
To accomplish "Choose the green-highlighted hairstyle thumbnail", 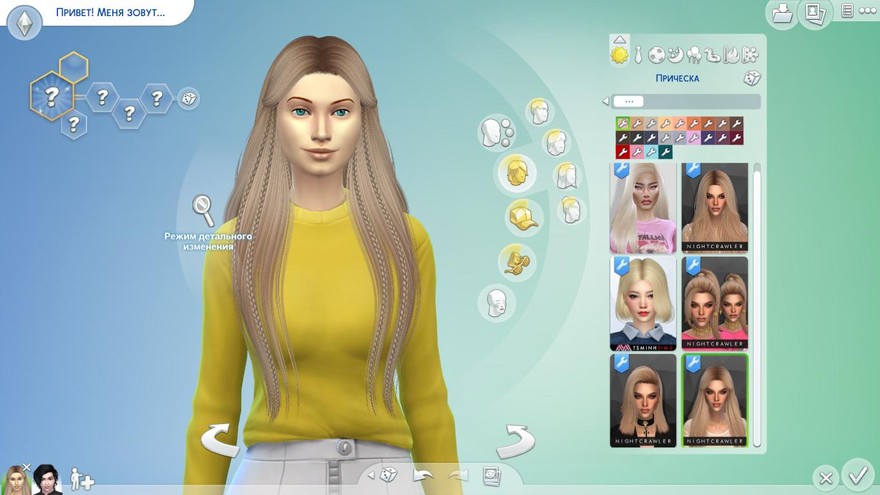I will click(714, 399).
